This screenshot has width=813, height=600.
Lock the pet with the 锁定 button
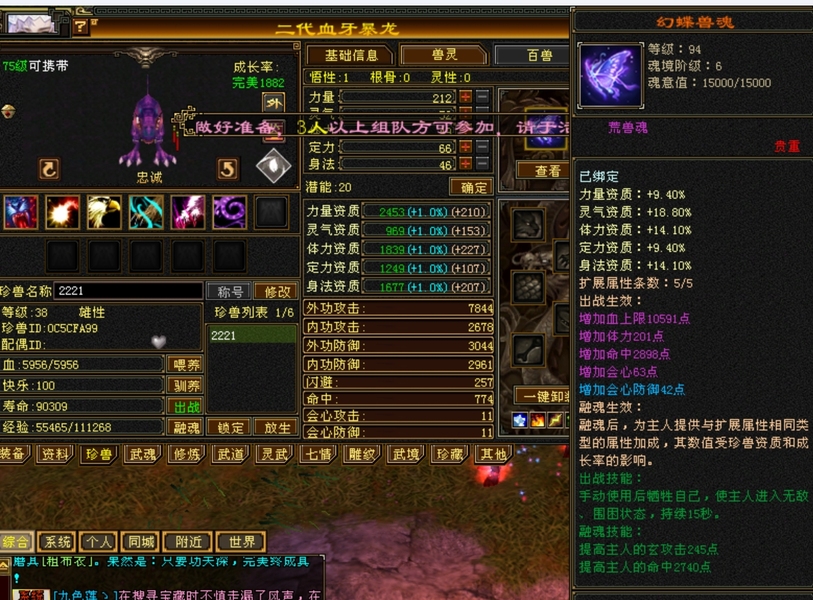(230, 428)
